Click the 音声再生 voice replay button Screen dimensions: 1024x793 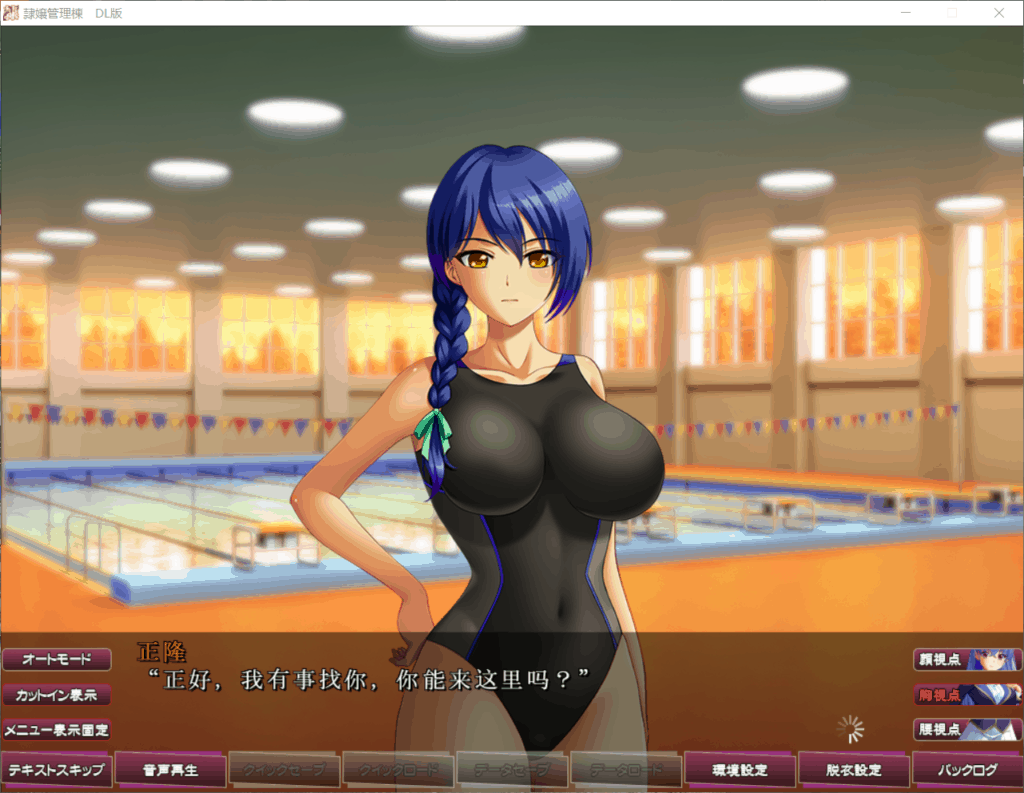[170, 770]
